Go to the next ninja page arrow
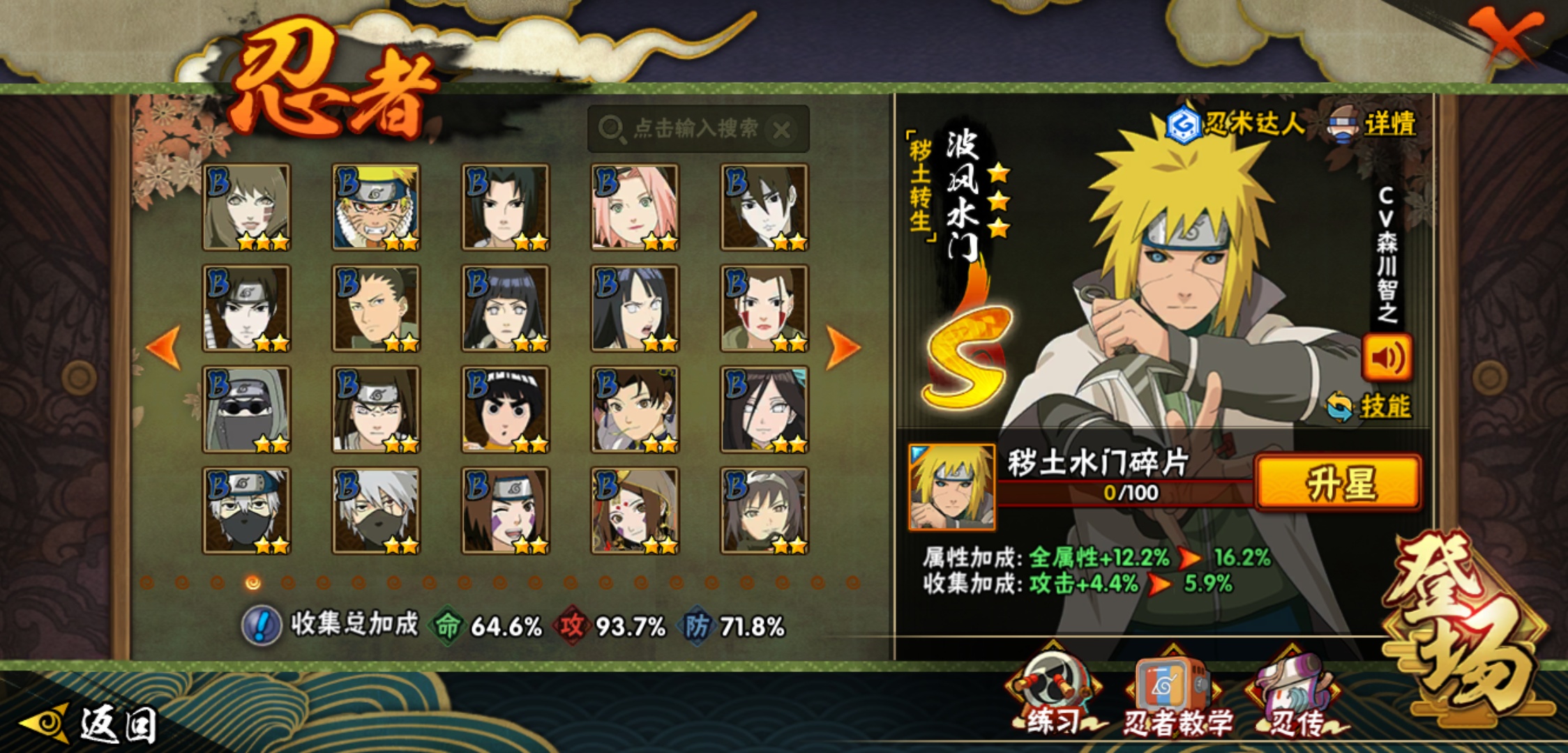The width and height of the screenshot is (1568, 753). coord(842,347)
